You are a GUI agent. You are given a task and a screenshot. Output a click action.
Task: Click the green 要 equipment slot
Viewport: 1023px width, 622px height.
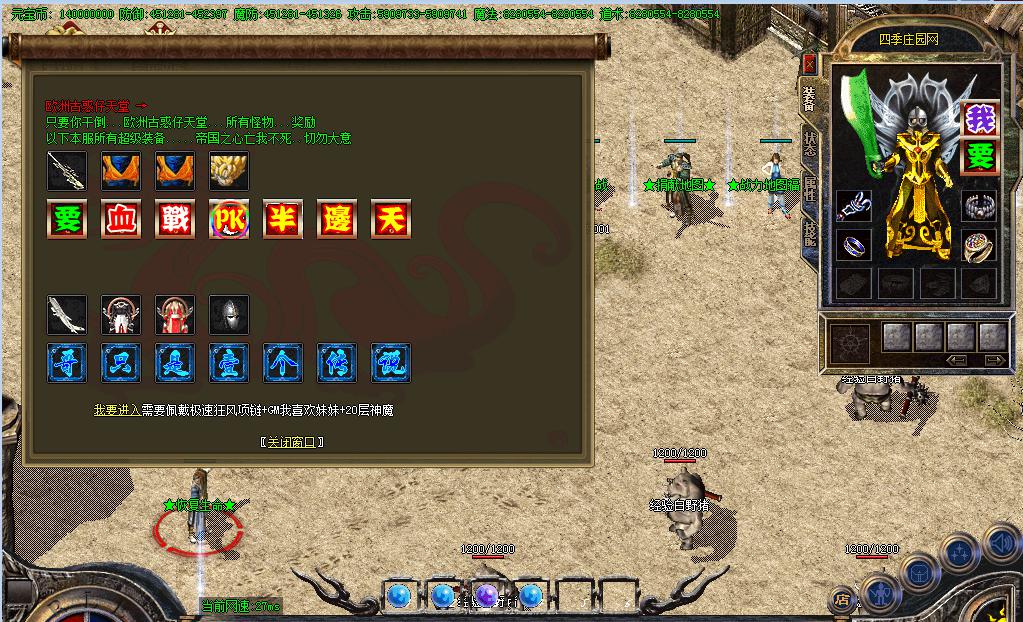click(x=980, y=157)
